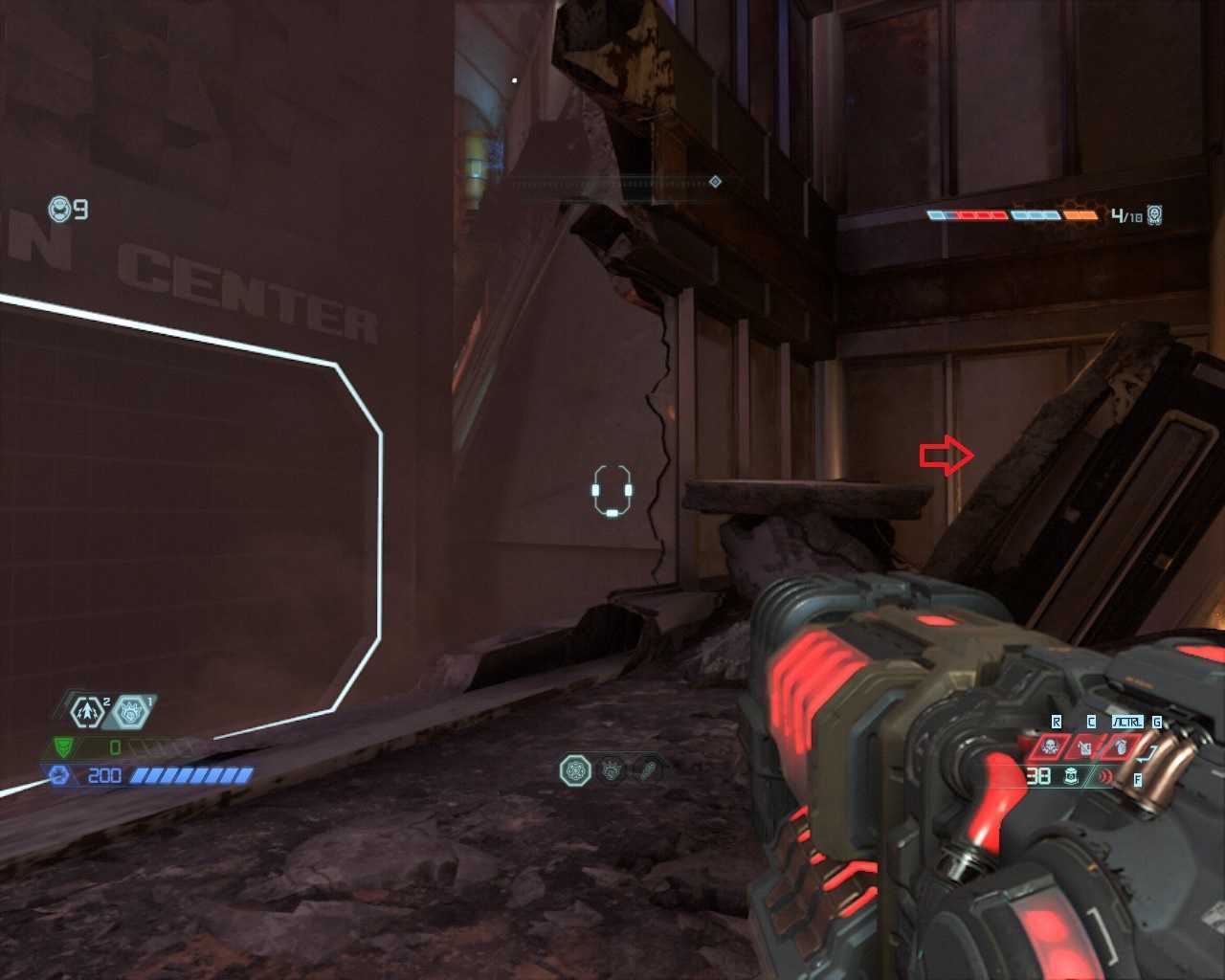Click the diamond marker on the compass bar
This screenshot has height=980, width=1225.
click(x=715, y=182)
